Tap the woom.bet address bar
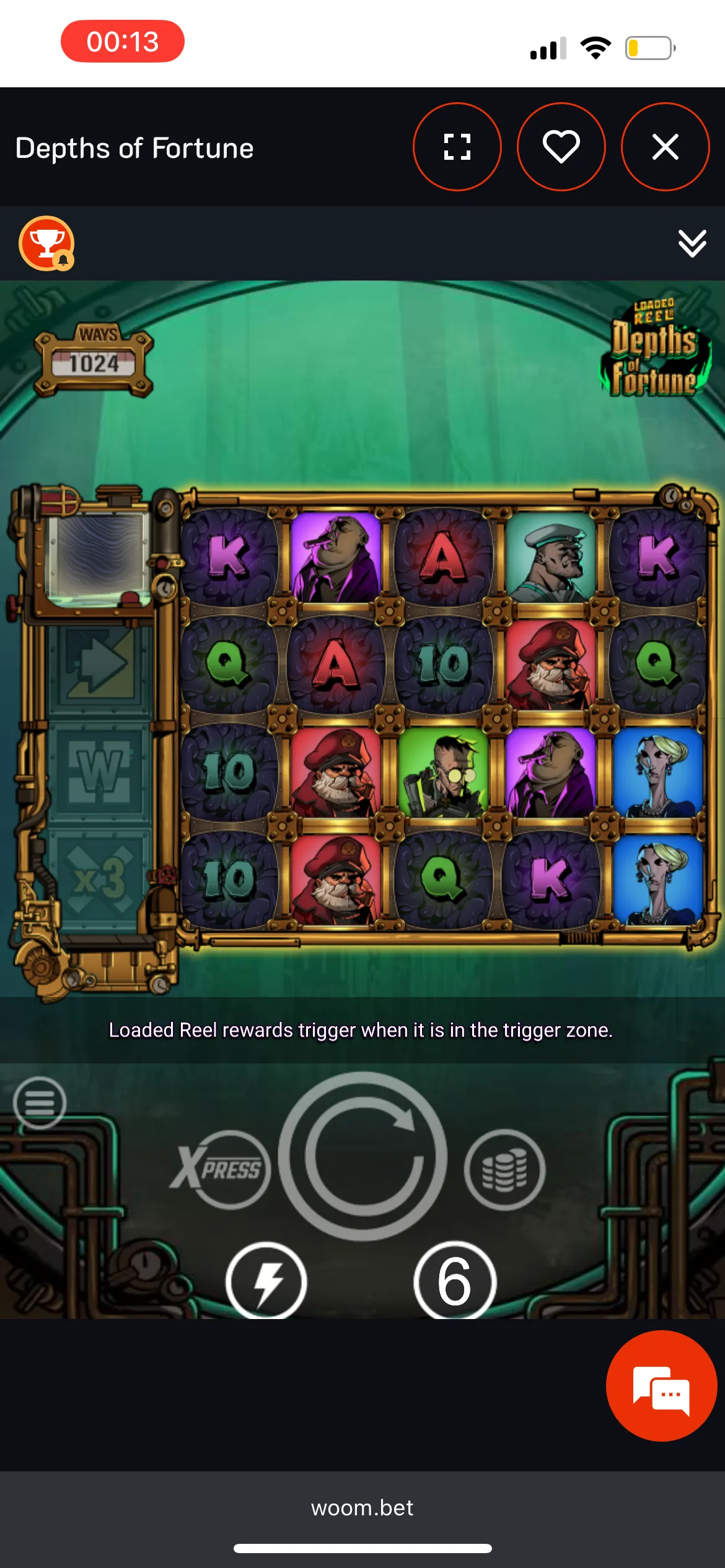The image size is (725, 1568). click(x=362, y=1507)
